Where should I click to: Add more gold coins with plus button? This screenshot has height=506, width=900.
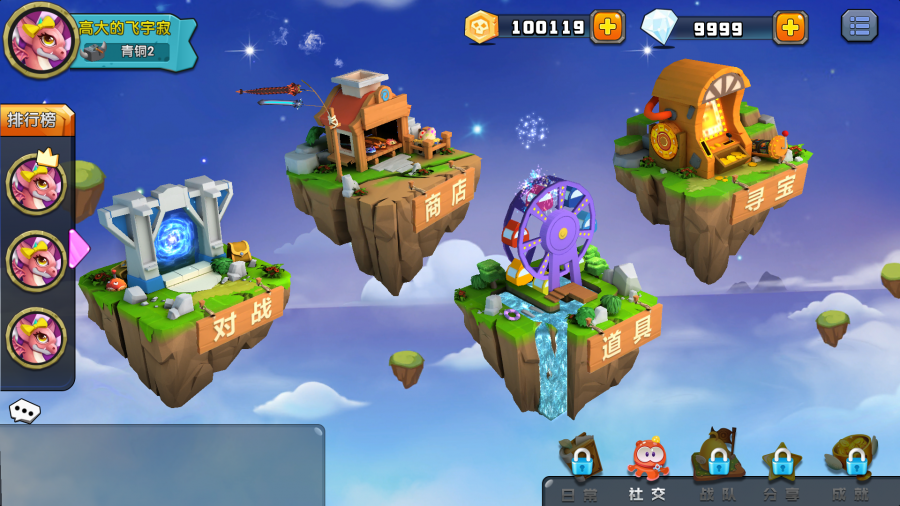click(x=607, y=27)
